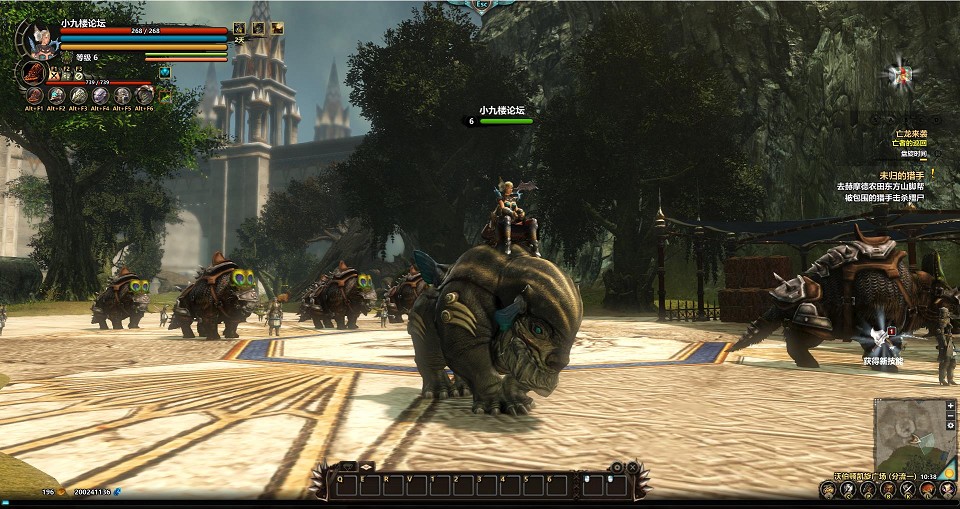
Task: Select the 亡龙来袭 event tracker entry
Action: coord(910,133)
